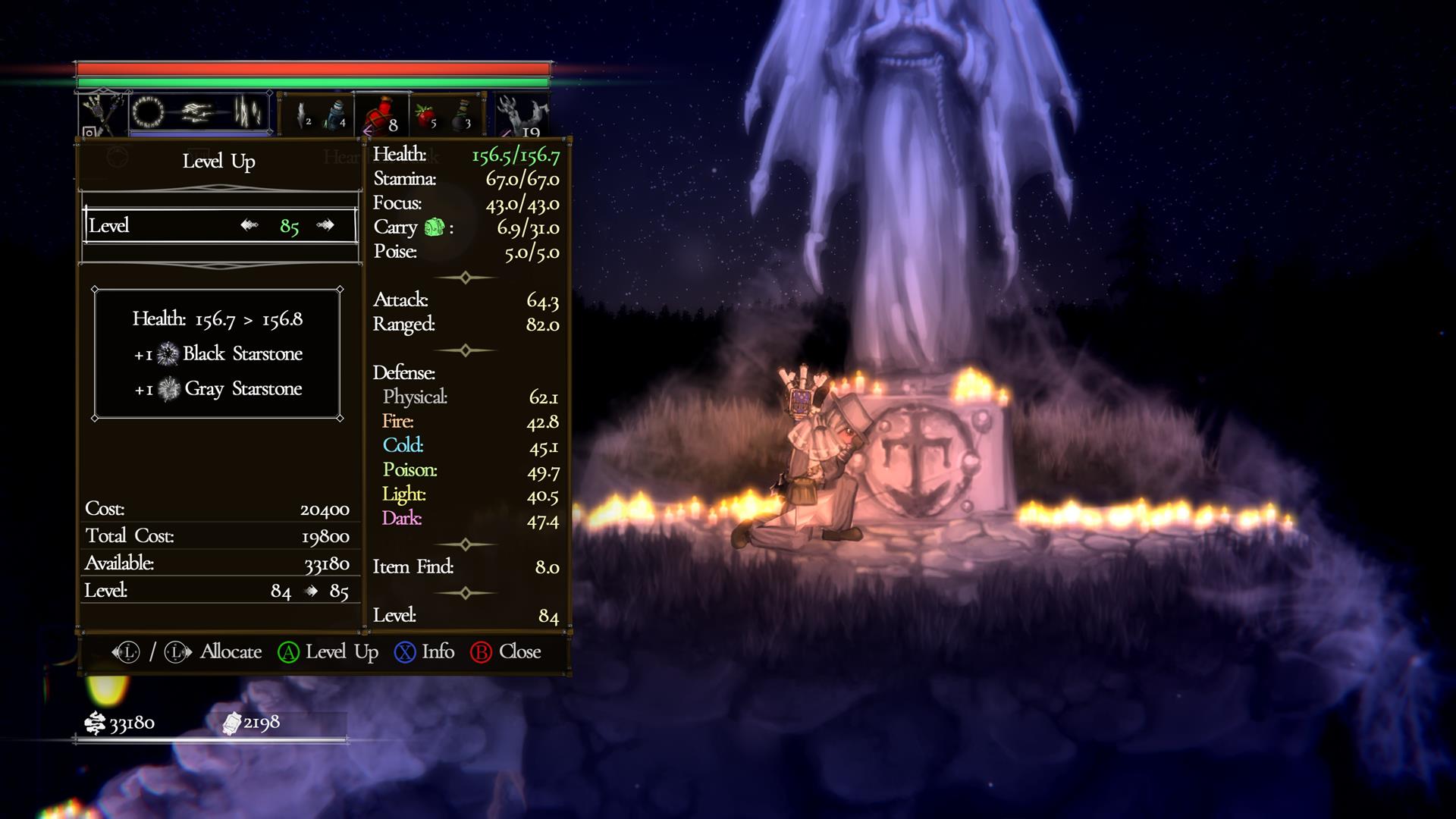Click the dark ring charm icon
Screen dimensions: 1456x819
tap(149, 112)
